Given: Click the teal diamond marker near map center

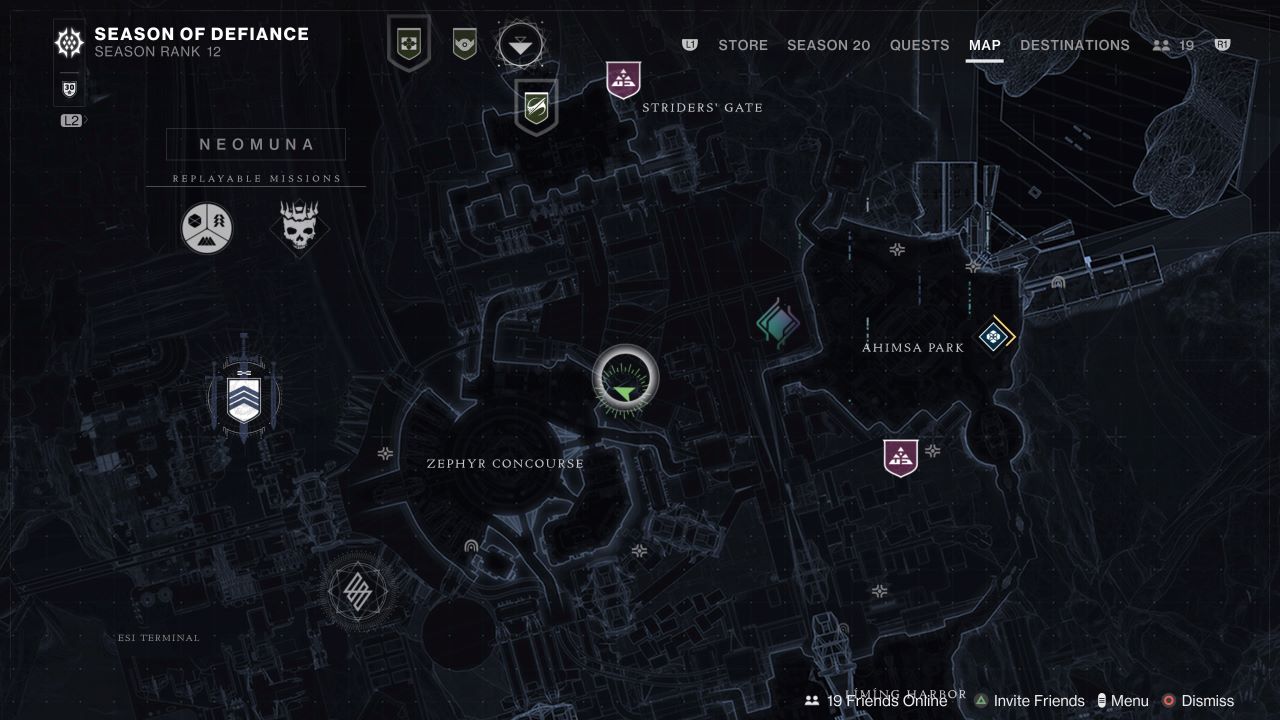Looking at the screenshot, I should coord(778,322).
